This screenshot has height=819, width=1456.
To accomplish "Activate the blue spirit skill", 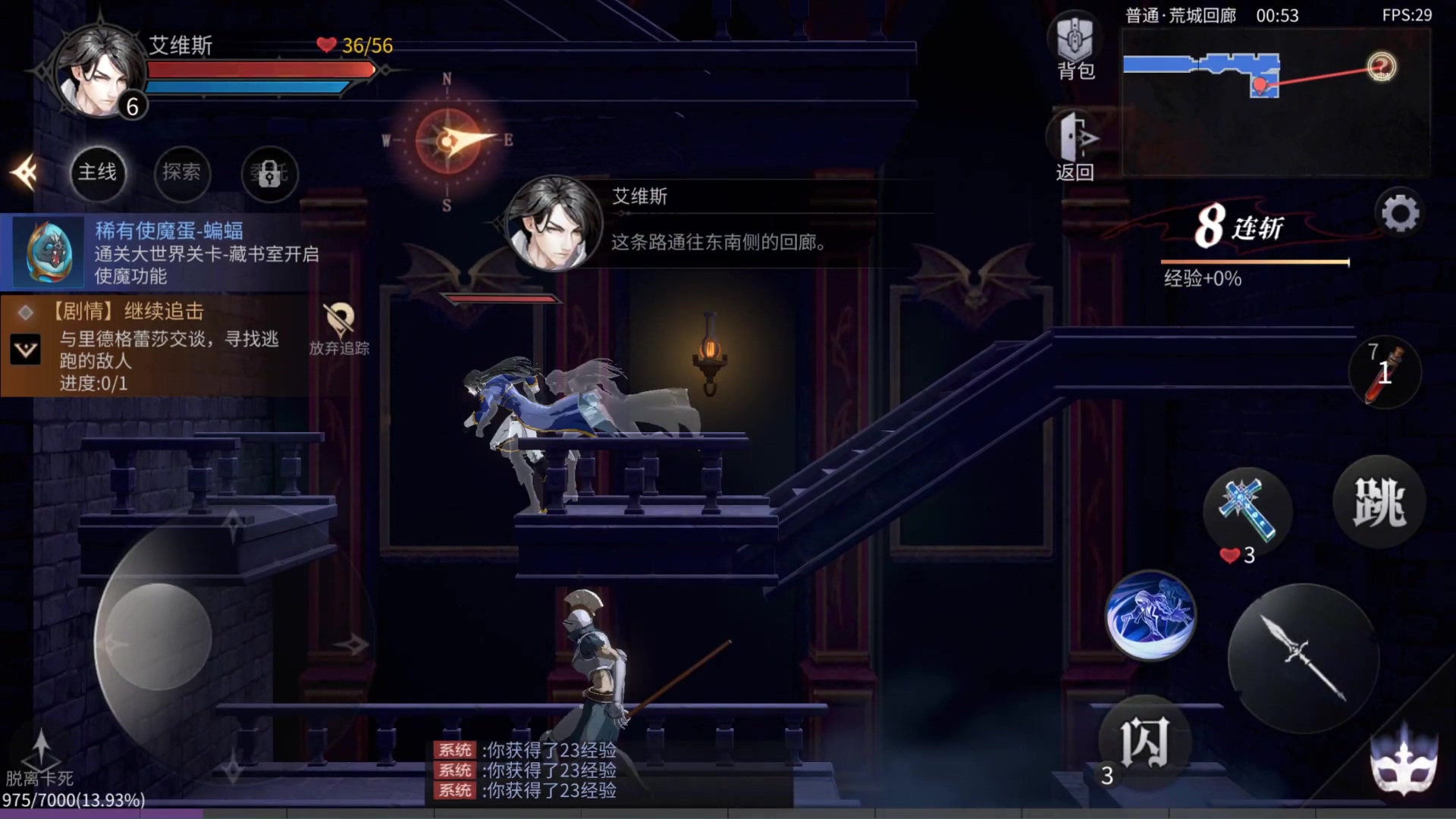I will [x=1150, y=615].
